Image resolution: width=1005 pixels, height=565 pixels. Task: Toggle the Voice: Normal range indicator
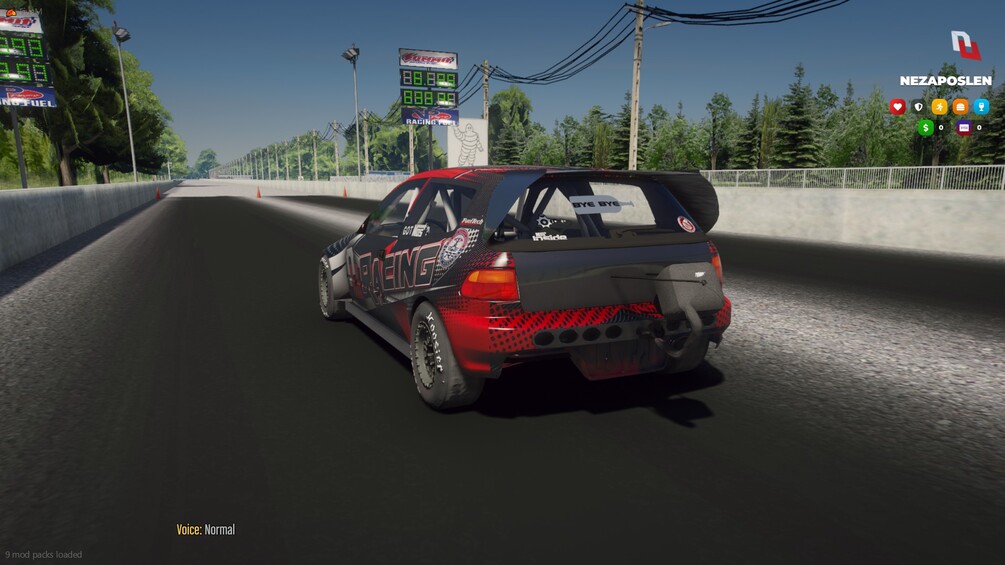tap(206, 530)
